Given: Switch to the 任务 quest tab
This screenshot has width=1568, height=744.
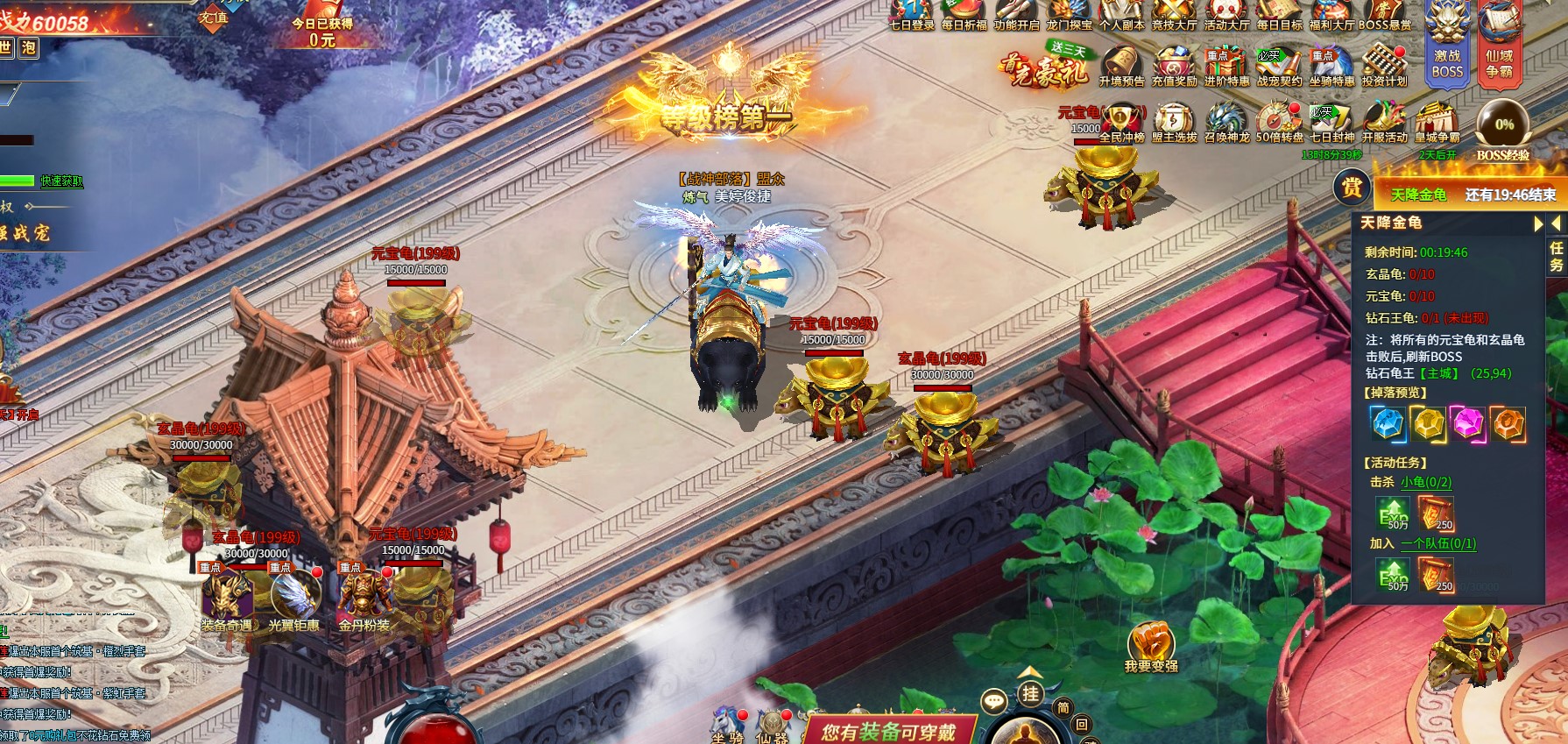Looking at the screenshot, I should tap(1557, 256).
